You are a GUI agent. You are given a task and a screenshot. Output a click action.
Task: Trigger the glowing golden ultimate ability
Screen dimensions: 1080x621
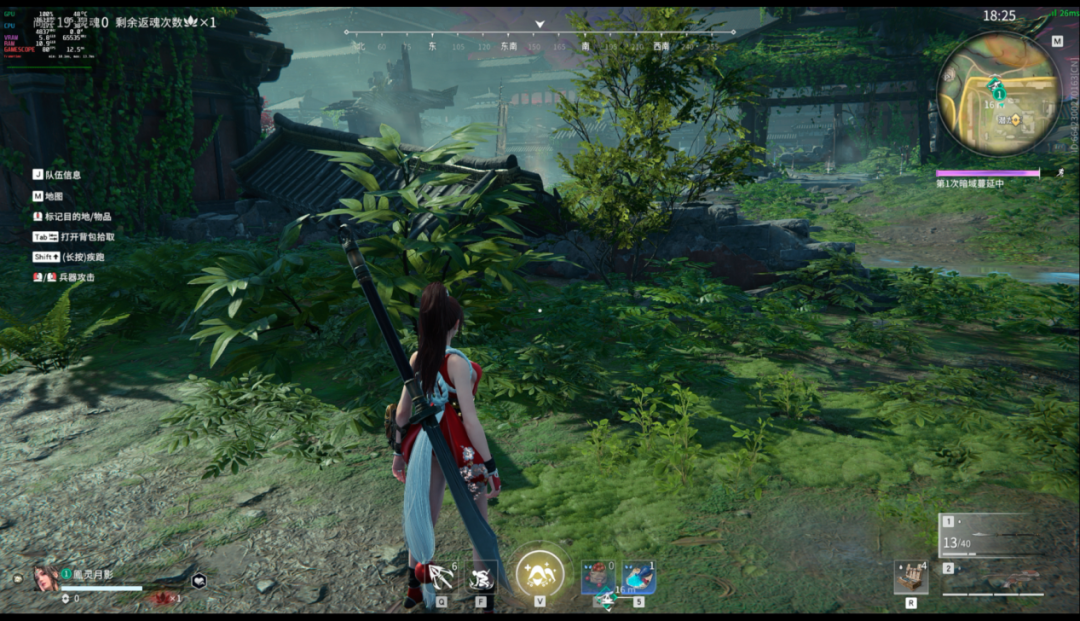[x=540, y=575]
